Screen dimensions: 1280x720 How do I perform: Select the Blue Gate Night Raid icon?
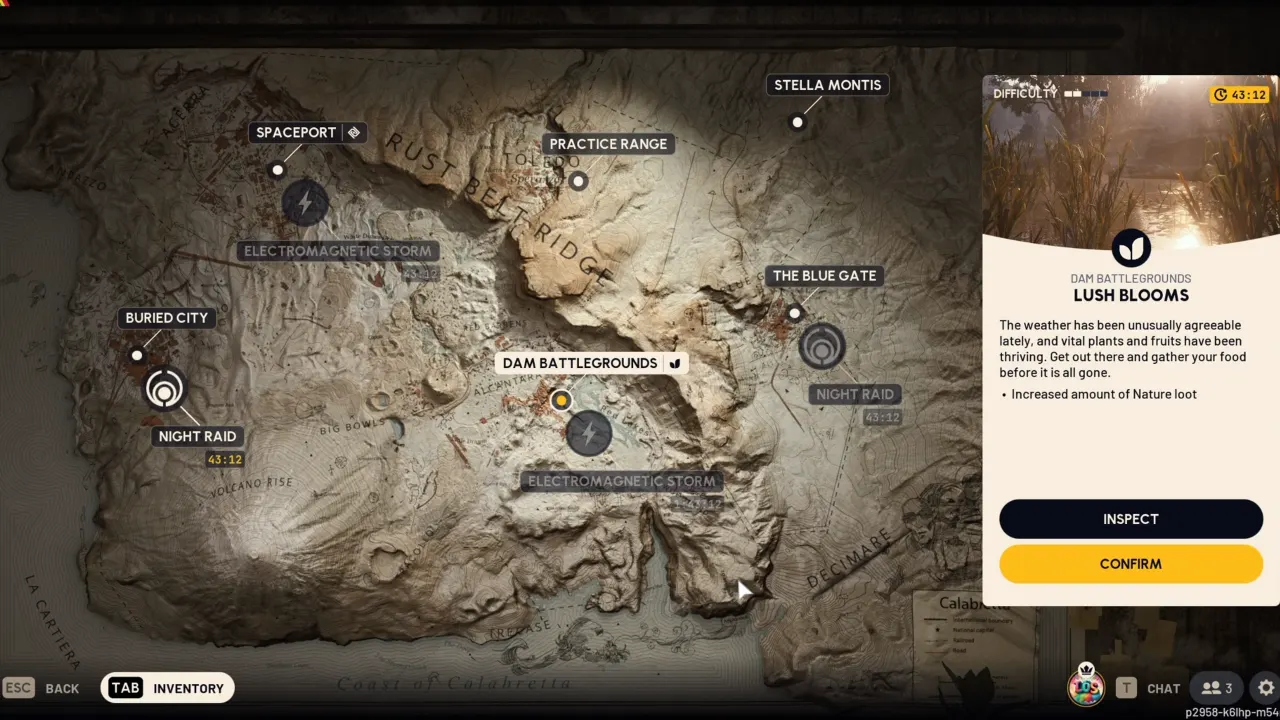[x=822, y=347]
